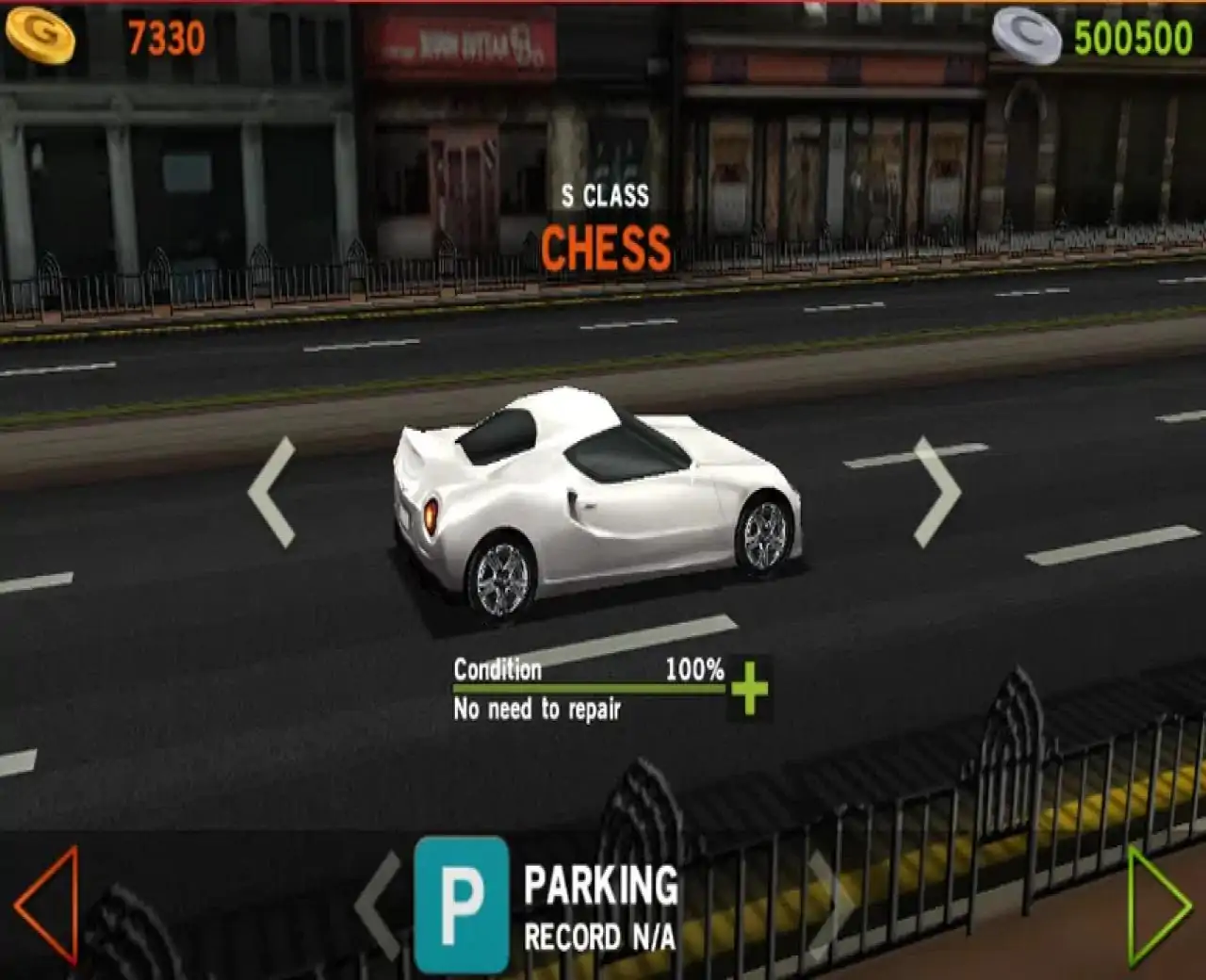Select the Parking mode icon
1206x980 pixels.
462,905
